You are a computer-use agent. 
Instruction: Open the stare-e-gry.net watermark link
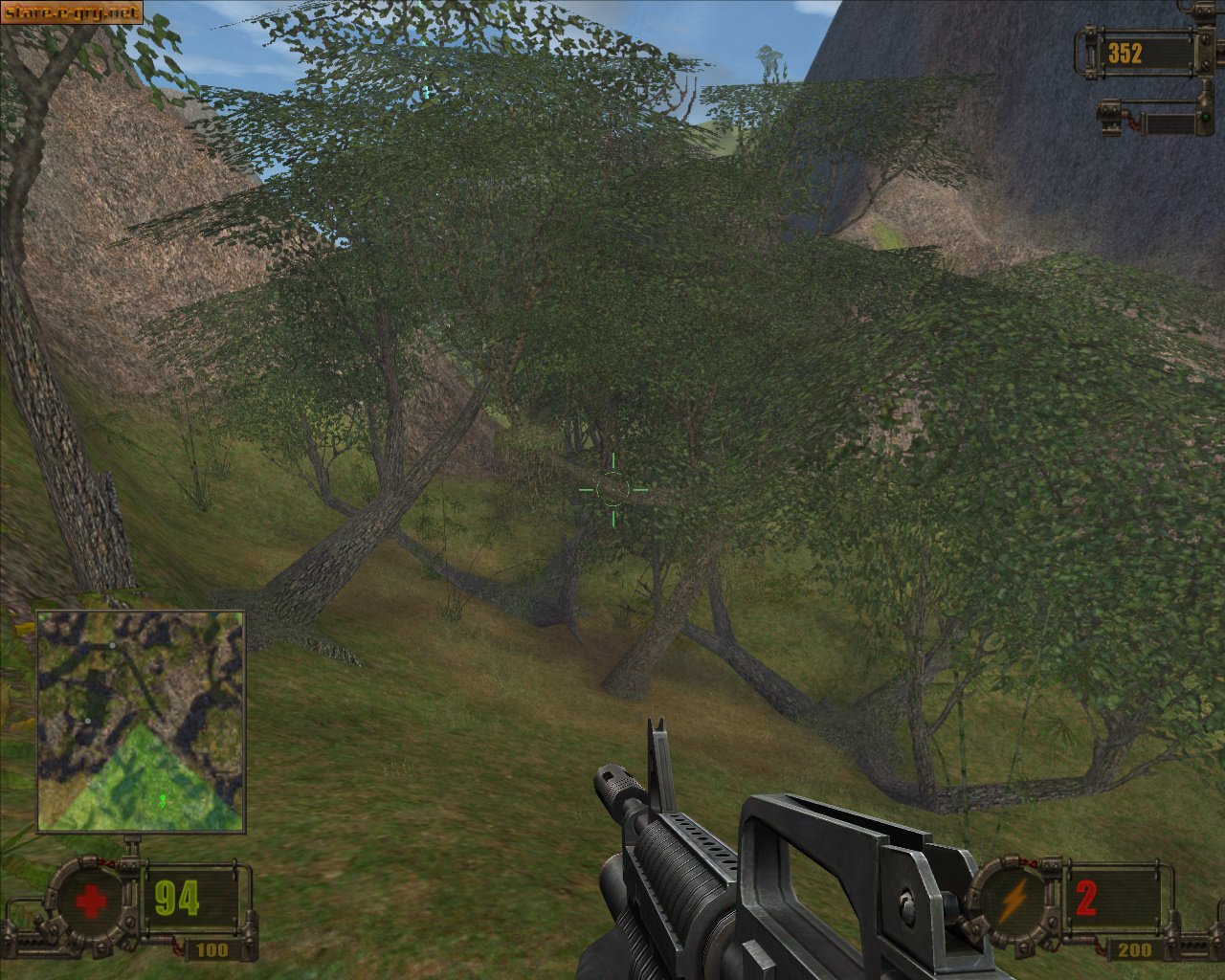tap(72, 12)
